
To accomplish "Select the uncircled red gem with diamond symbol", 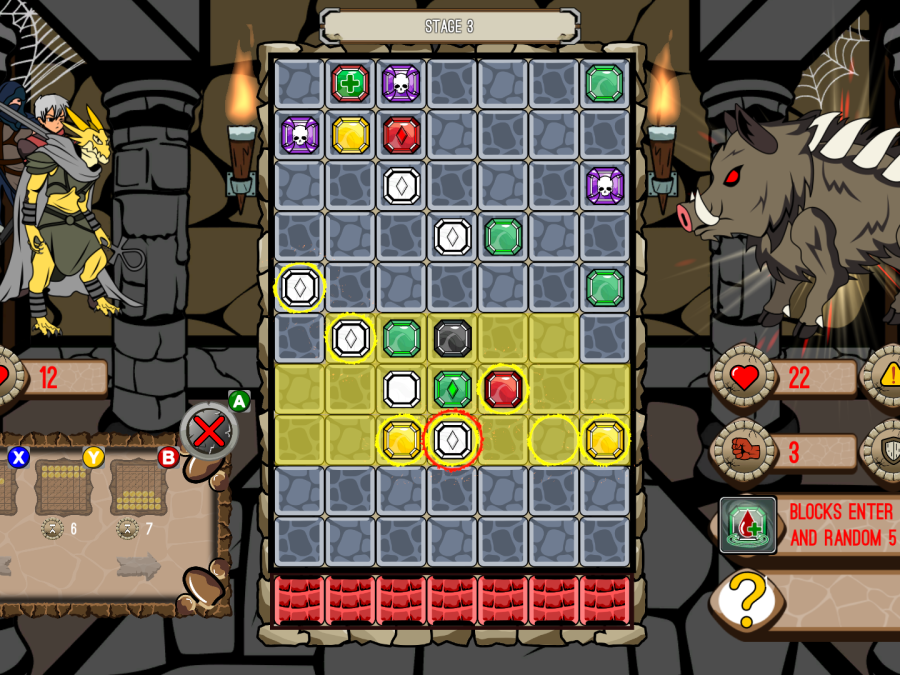I will pos(402,135).
